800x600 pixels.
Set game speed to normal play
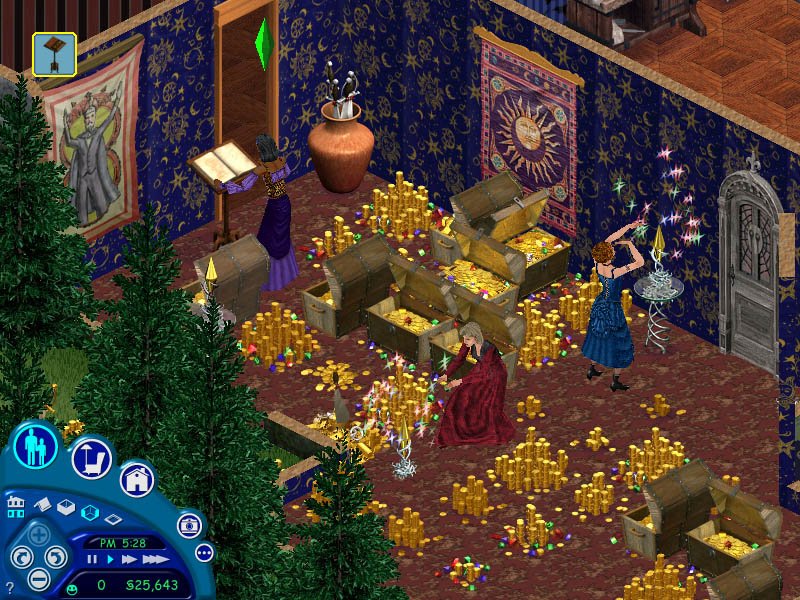pos(108,560)
